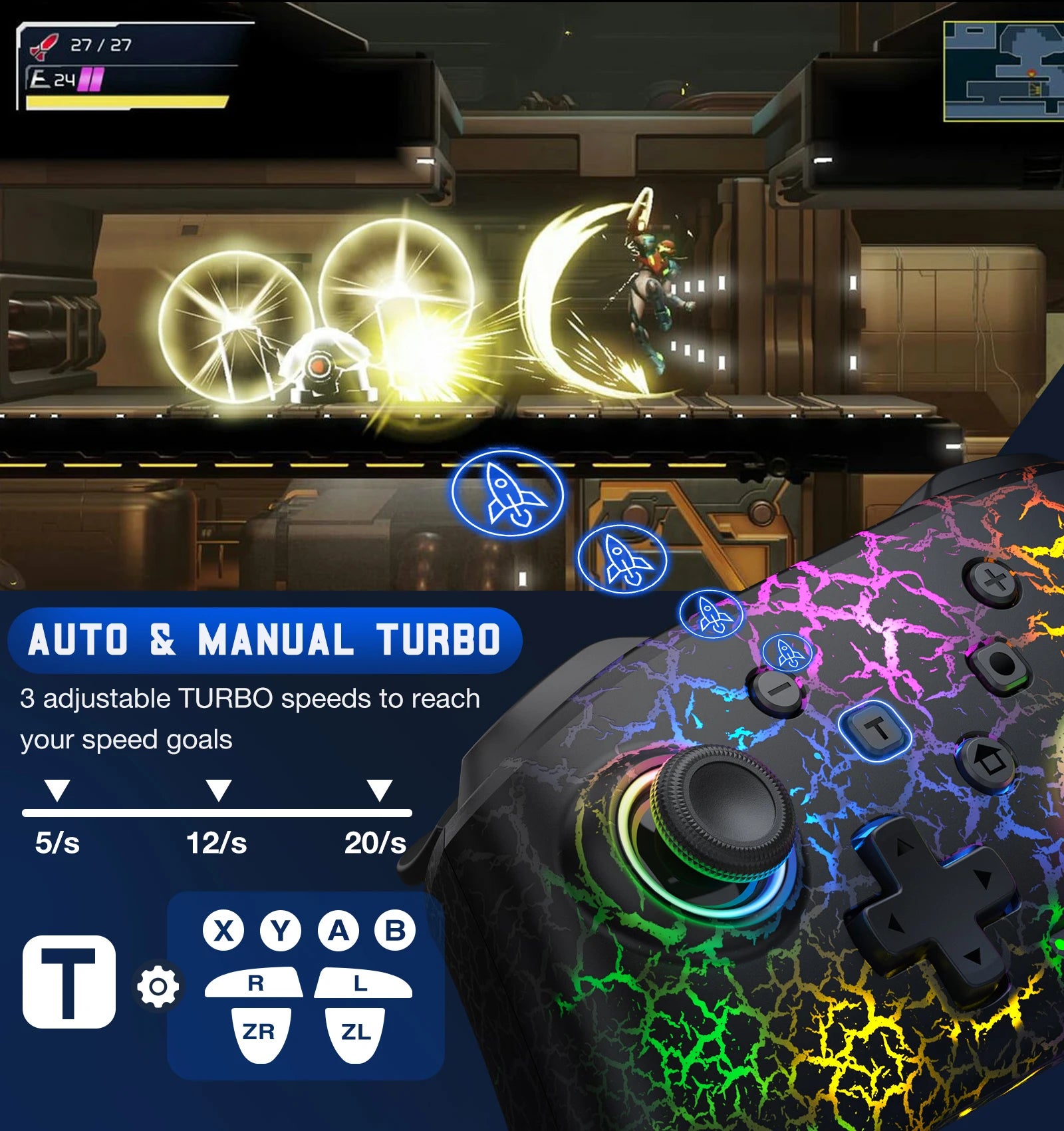
Task: Click the gear icon beside the T
Action: (x=158, y=986)
